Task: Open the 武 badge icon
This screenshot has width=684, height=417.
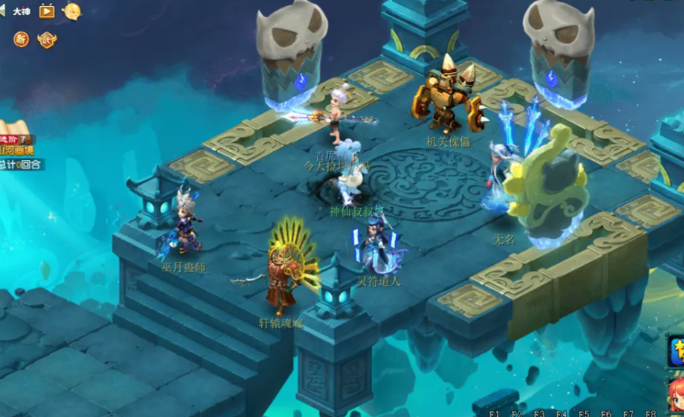Action: (47, 39)
